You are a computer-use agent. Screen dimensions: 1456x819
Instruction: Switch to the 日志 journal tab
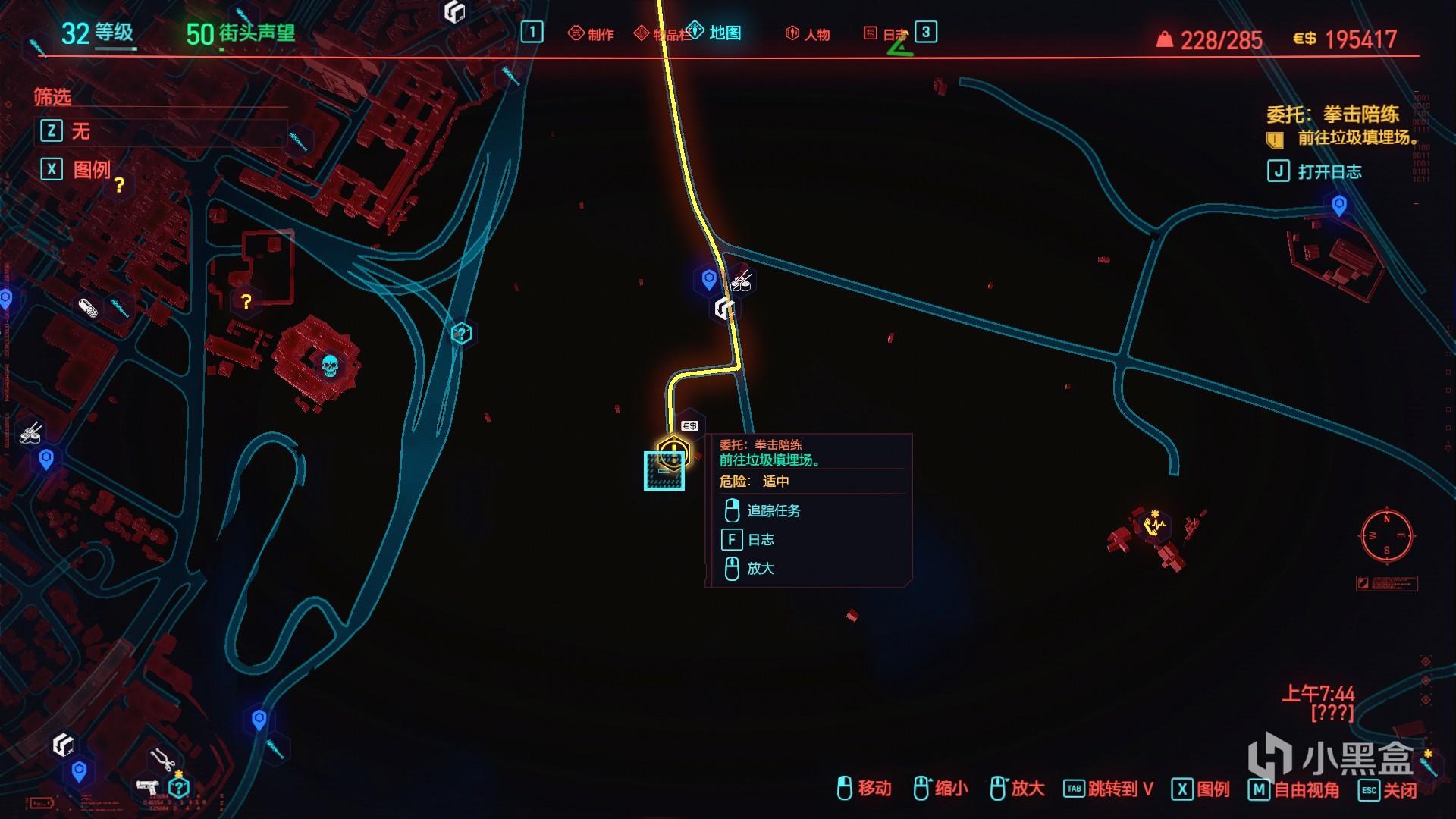tap(886, 34)
